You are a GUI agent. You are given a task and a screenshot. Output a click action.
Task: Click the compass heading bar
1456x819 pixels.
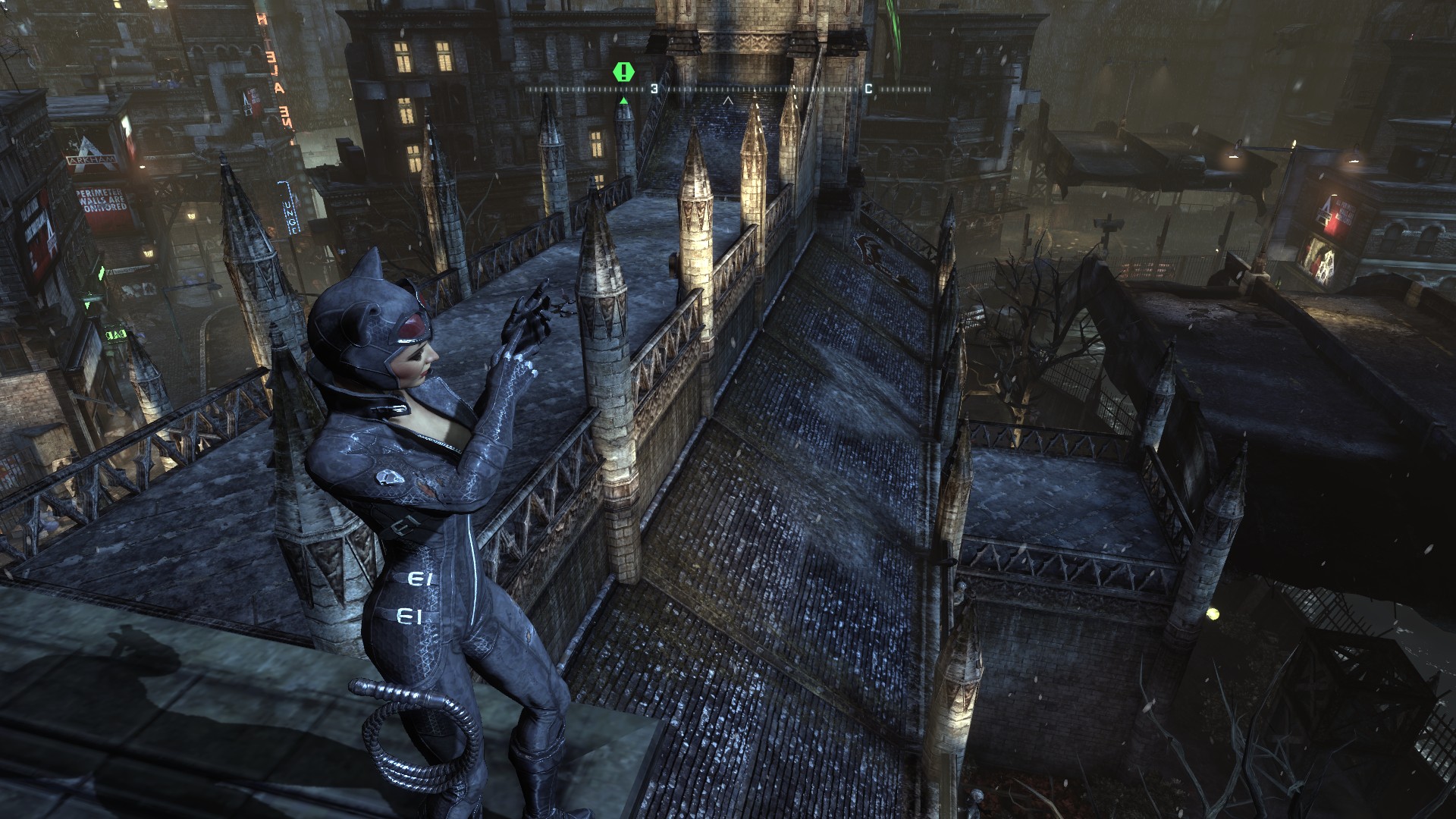coord(728,89)
